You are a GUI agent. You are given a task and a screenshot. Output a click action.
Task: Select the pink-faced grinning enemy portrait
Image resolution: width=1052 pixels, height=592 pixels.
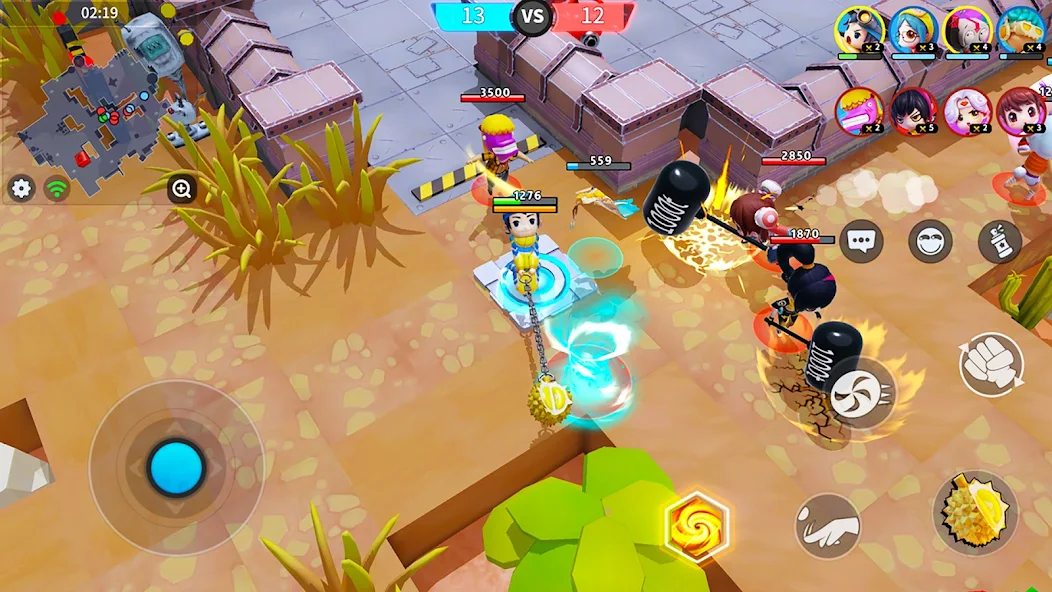pos(859,110)
